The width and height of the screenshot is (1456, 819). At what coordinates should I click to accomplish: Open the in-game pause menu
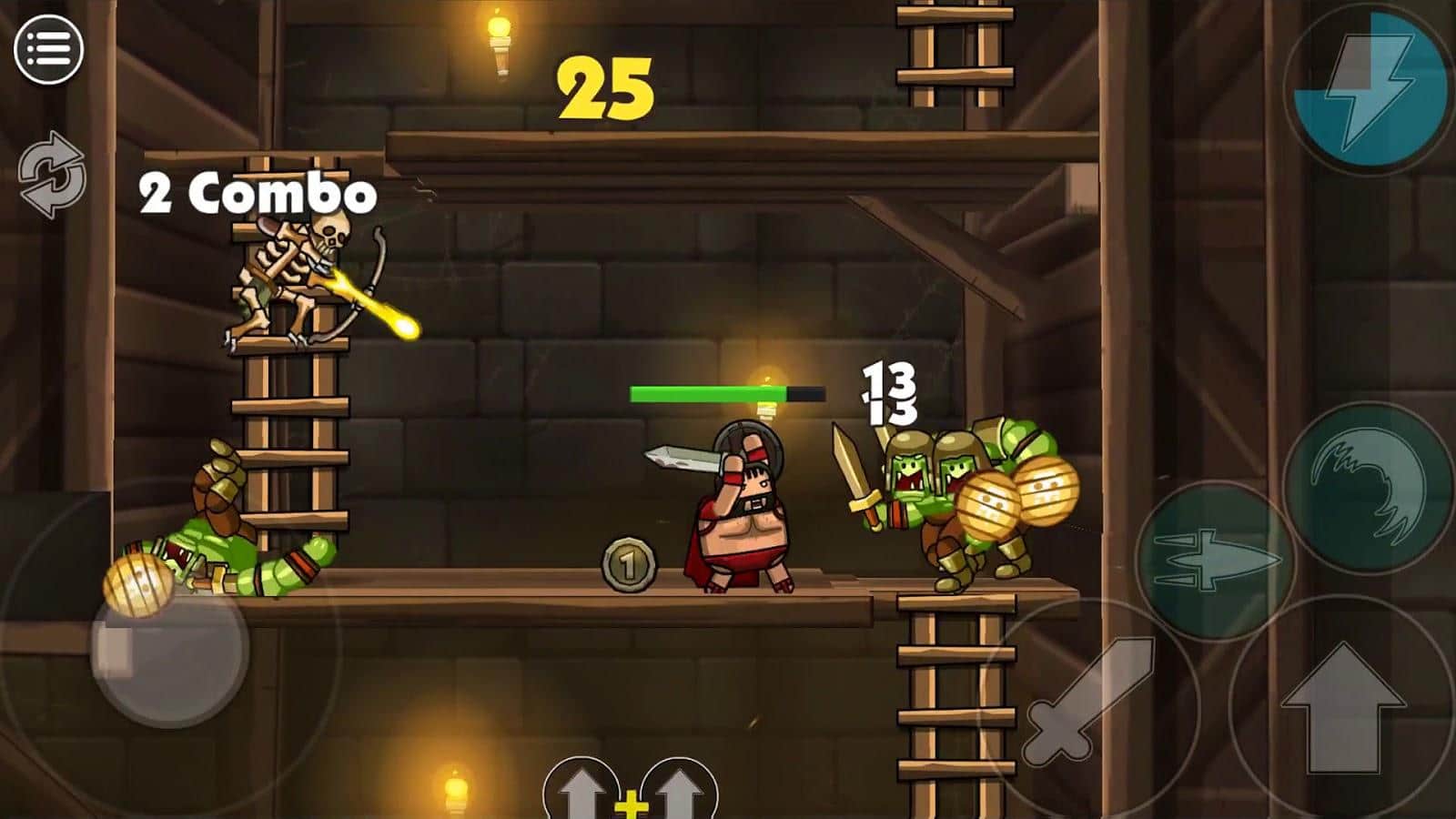click(x=48, y=48)
